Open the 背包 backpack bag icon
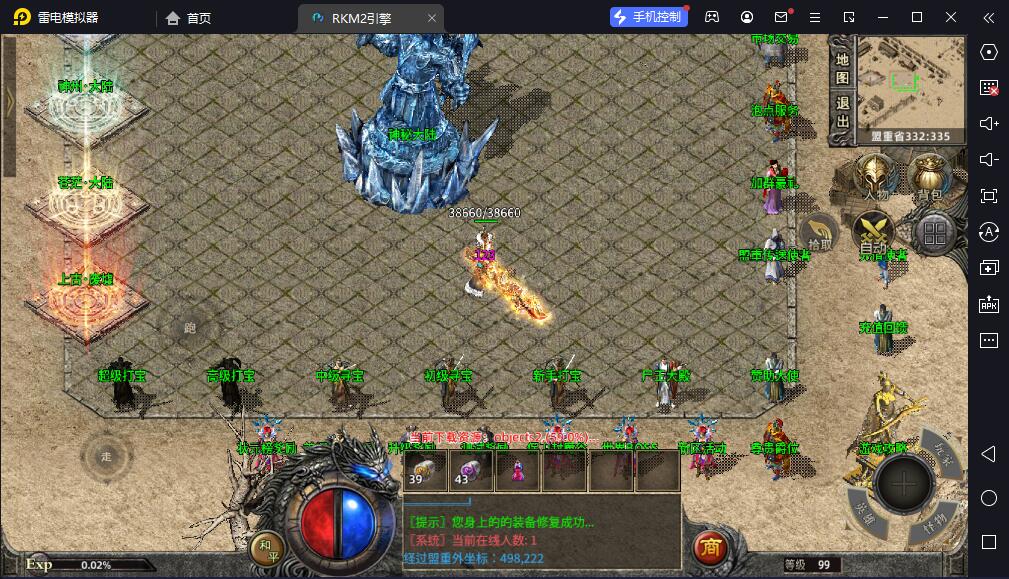1009x579 pixels. tap(929, 177)
